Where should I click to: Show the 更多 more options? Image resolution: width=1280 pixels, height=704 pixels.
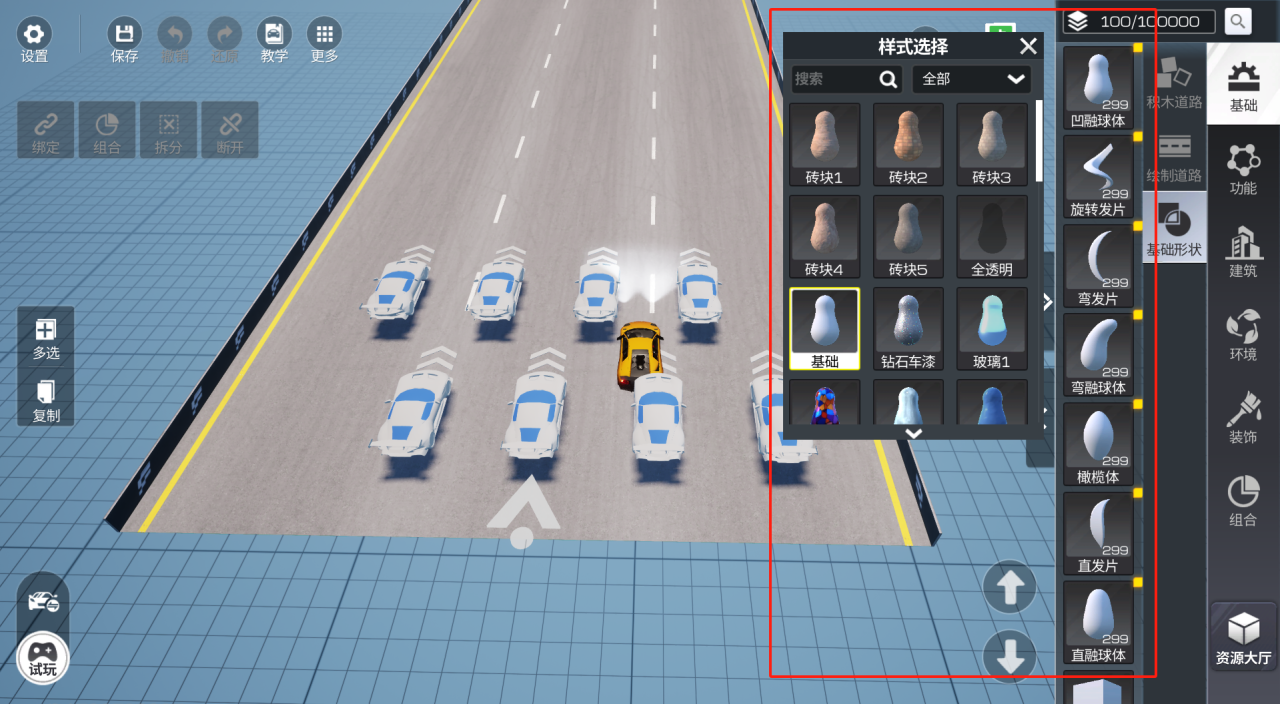(324, 40)
